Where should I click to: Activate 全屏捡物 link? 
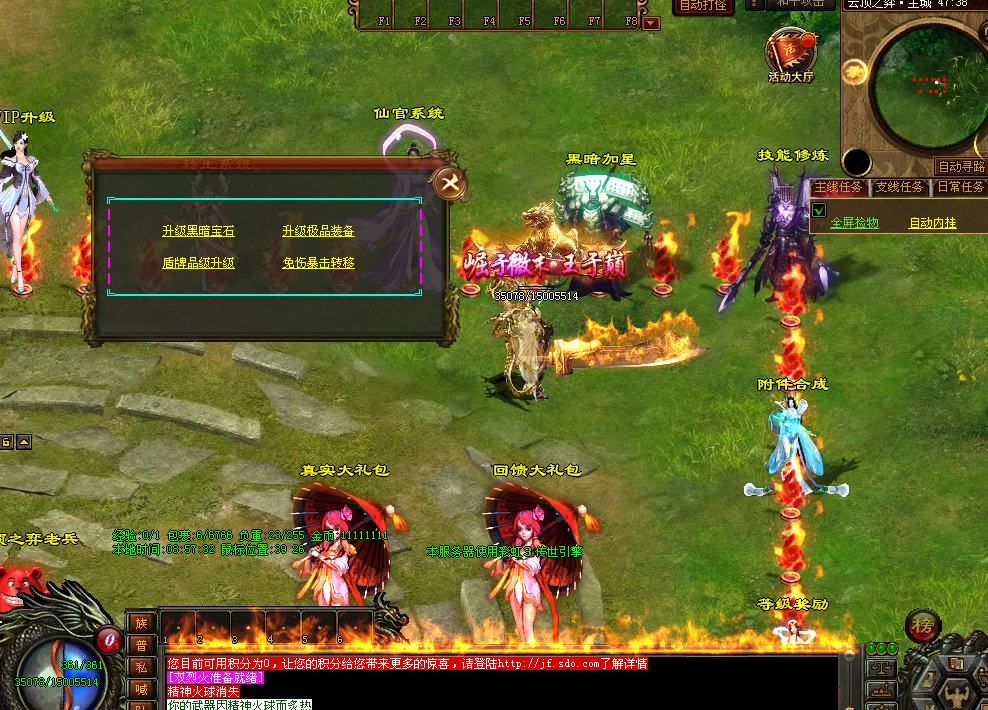click(855, 223)
